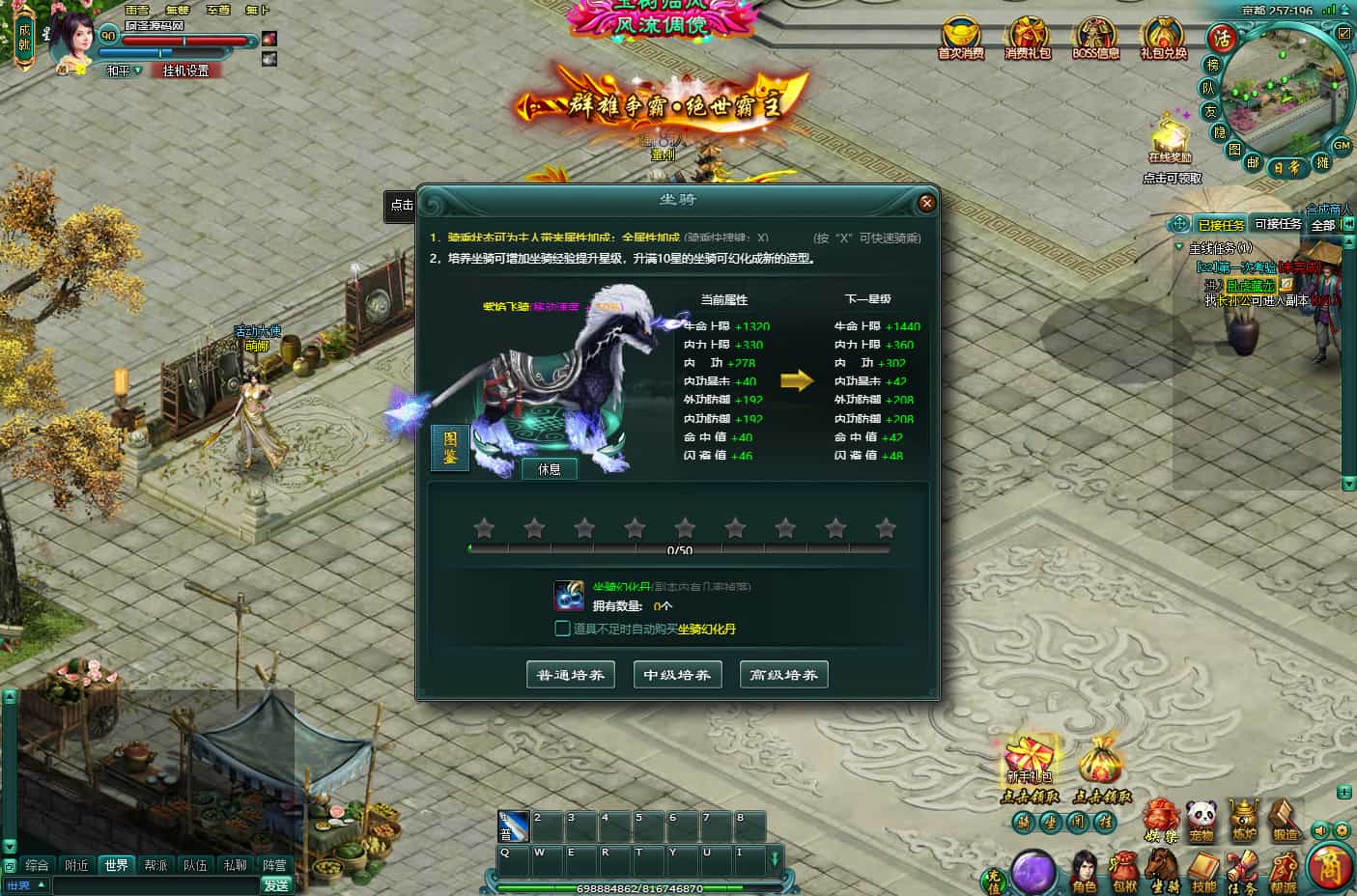1357x896 pixels.
Task: Open the 技能 skills book
Action: 1203,870
